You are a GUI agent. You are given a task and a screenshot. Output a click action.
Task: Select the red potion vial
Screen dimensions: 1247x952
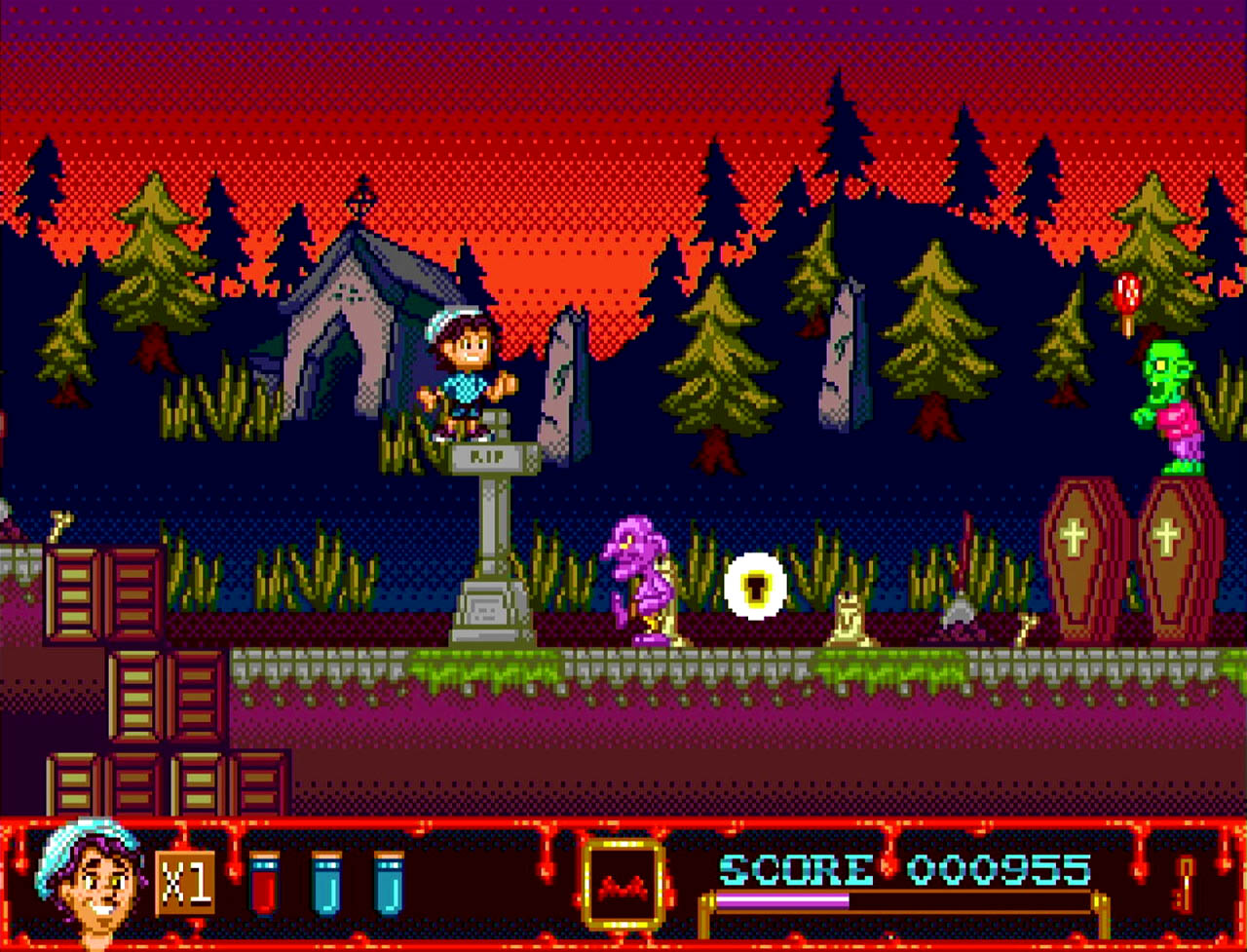click(x=264, y=882)
